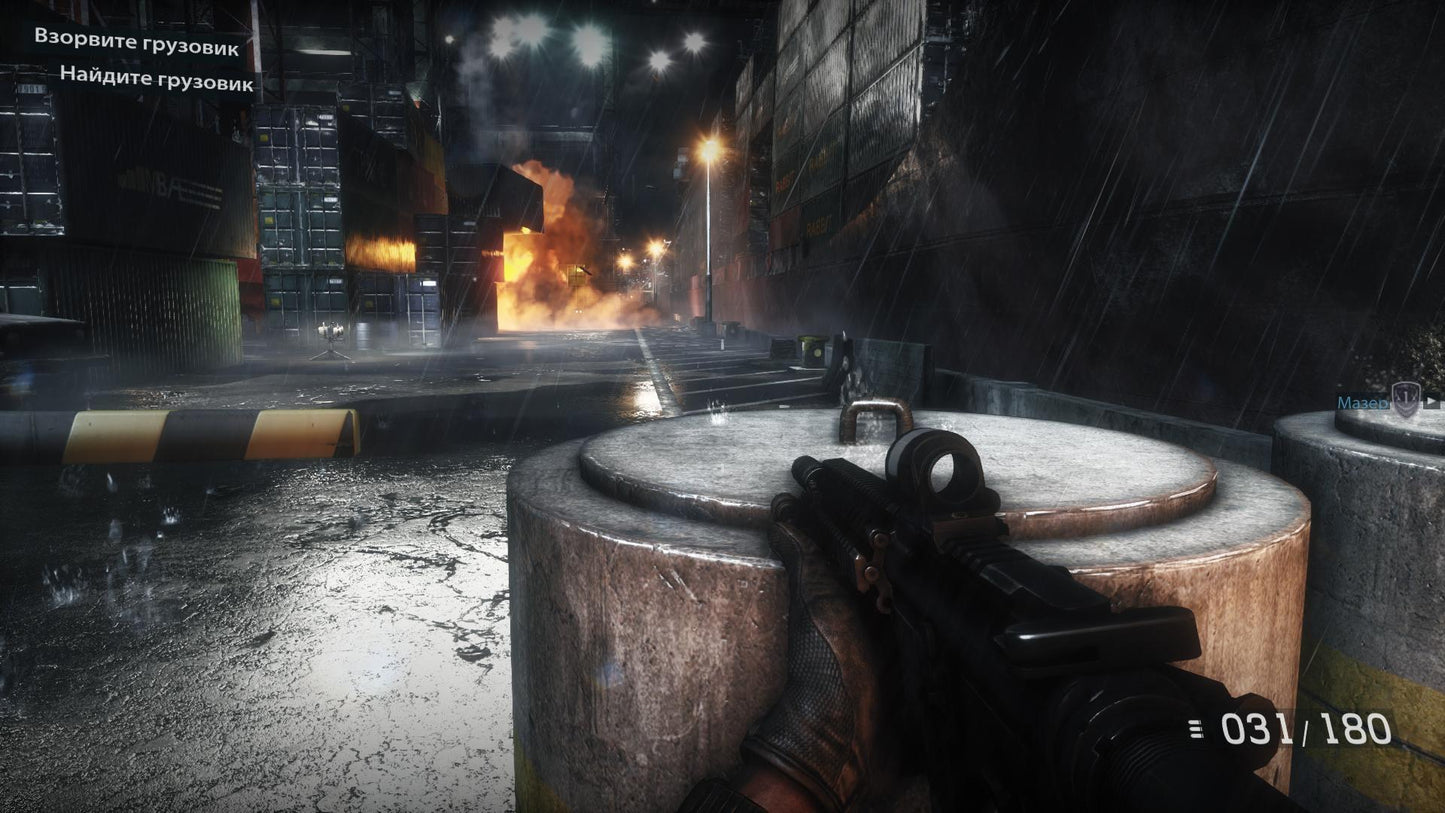Click the street lamp glowing orange

(x=710, y=145)
